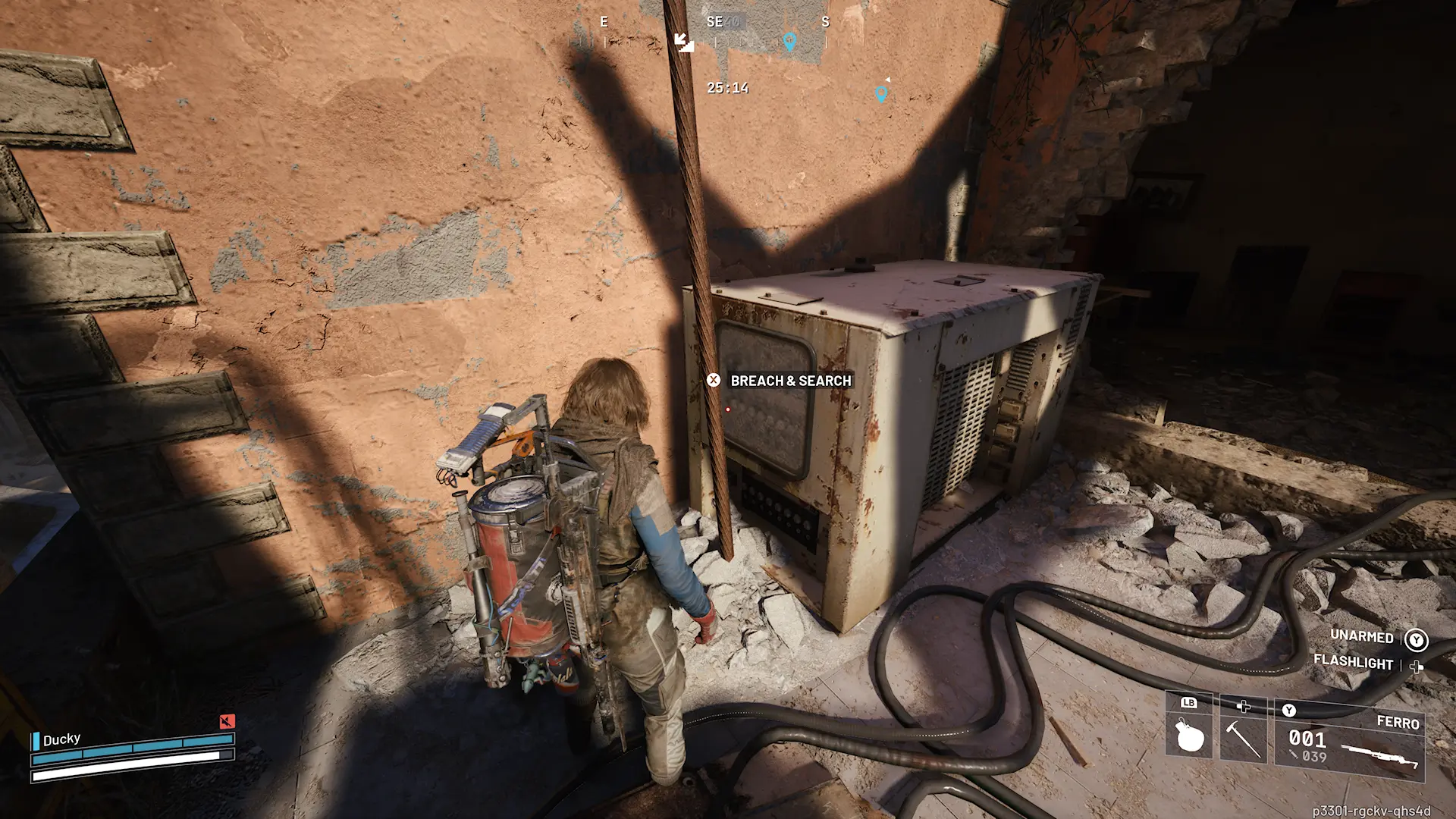Click the mission timer showing 25:14
This screenshot has height=819, width=1456.
click(x=727, y=87)
